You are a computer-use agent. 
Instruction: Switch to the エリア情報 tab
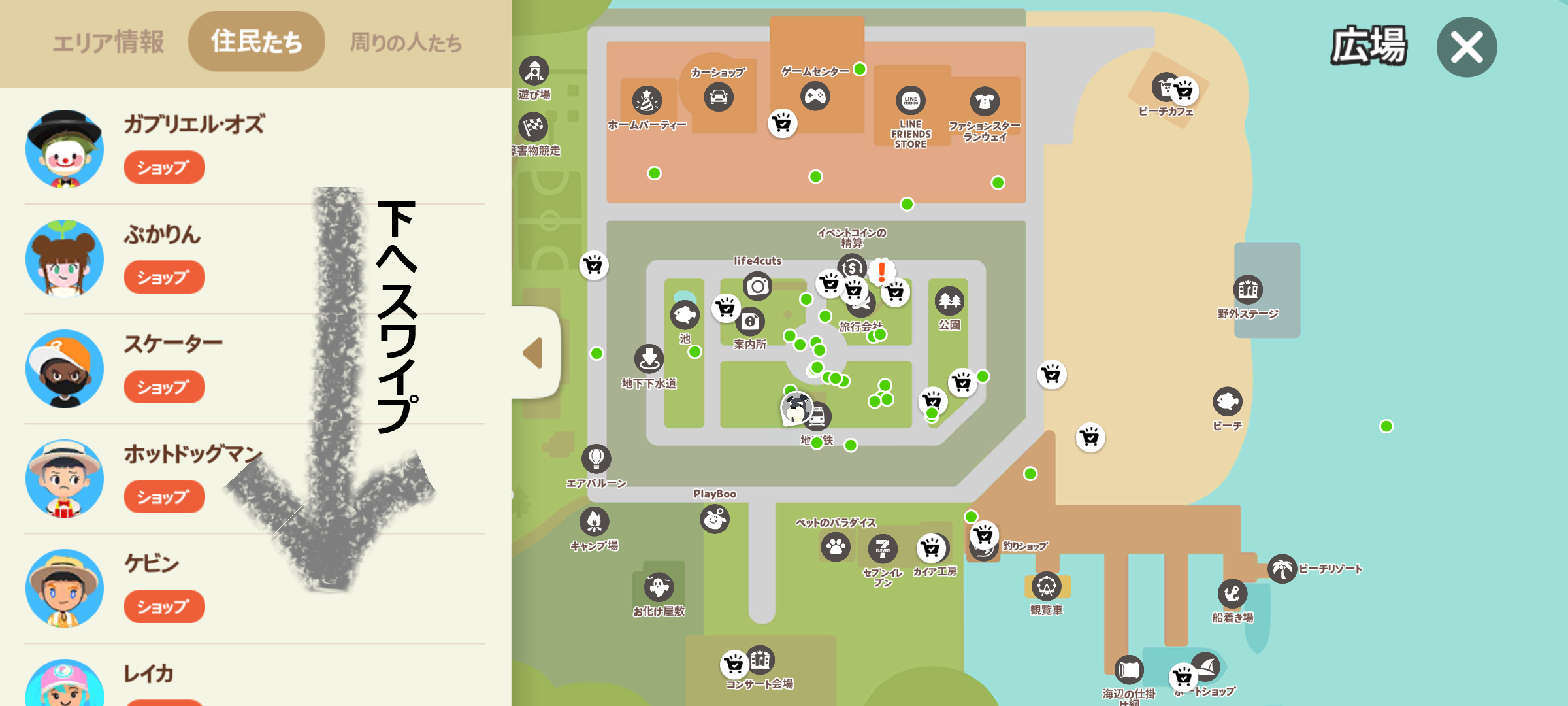pyautogui.click(x=108, y=42)
